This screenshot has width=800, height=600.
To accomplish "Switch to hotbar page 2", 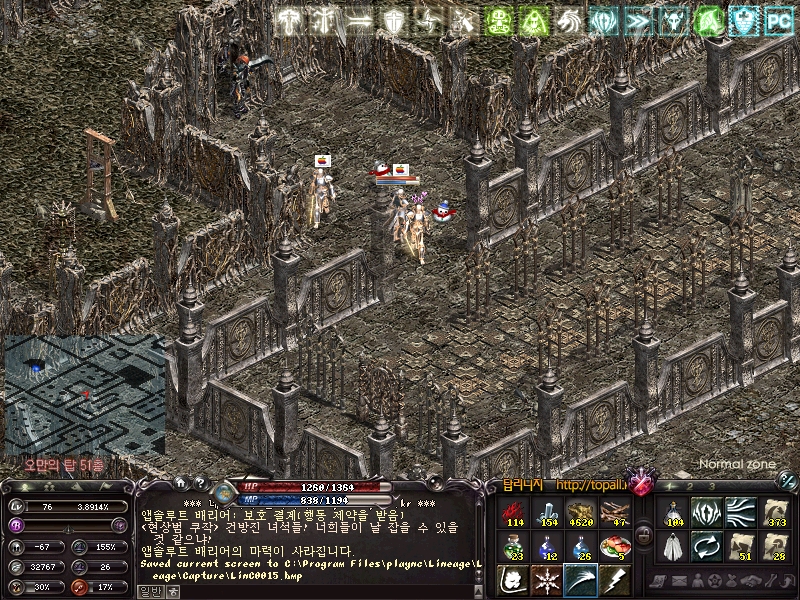I will 690,486.
